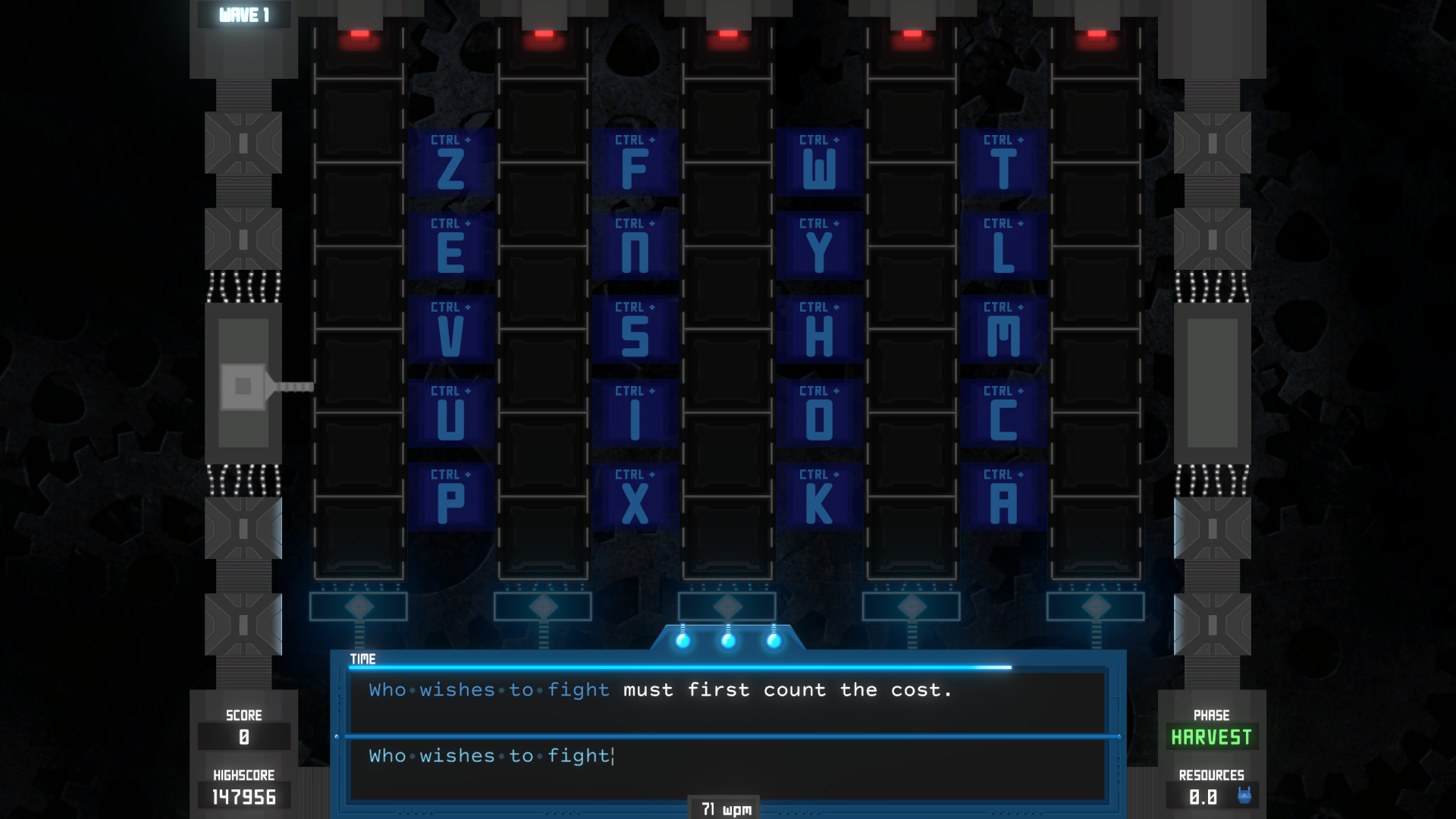Click the SCORE counter display
This screenshot has width=1456, height=819.
pos(243,735)
